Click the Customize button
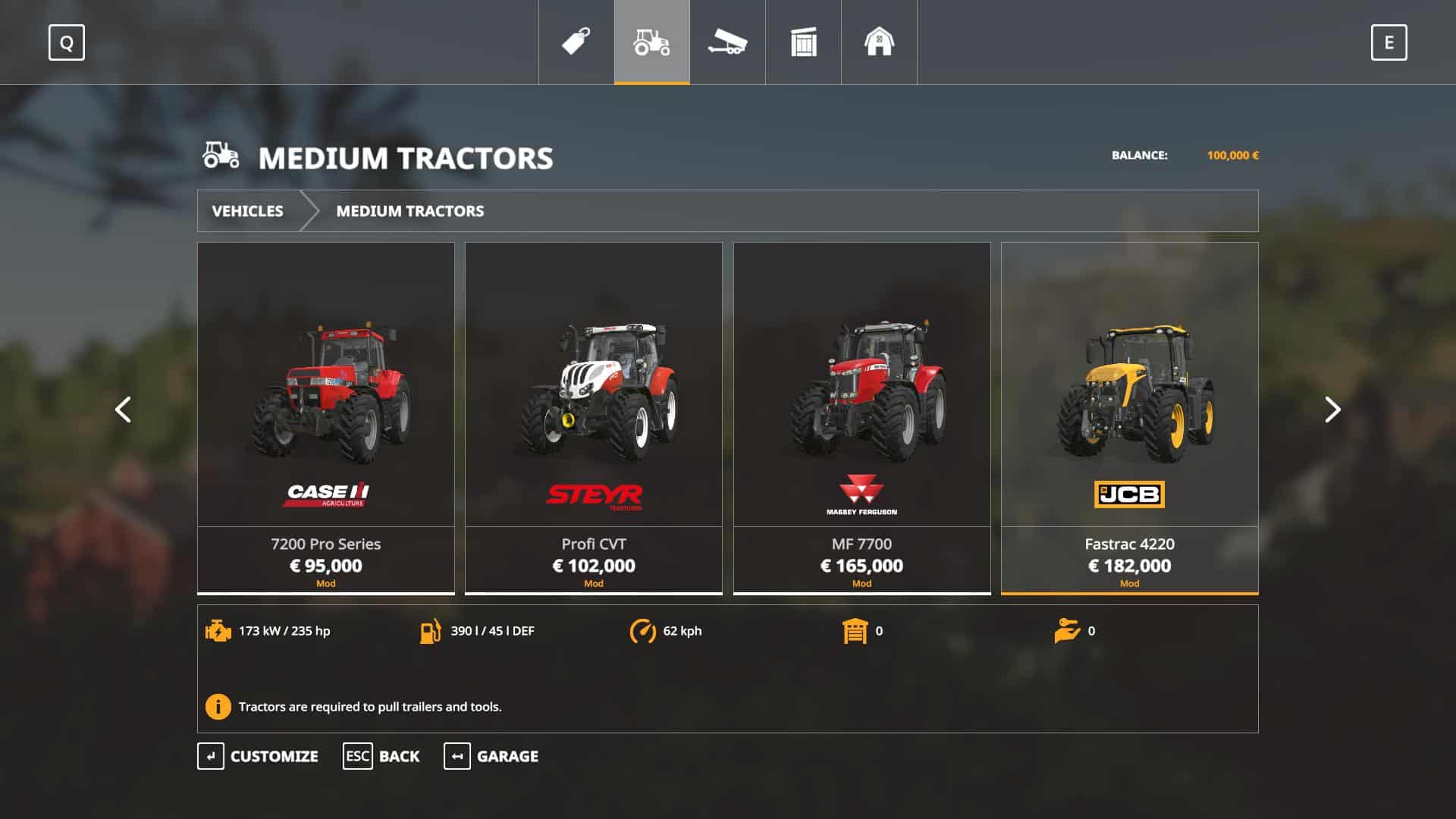1456x819 pixels. point(258,756)
